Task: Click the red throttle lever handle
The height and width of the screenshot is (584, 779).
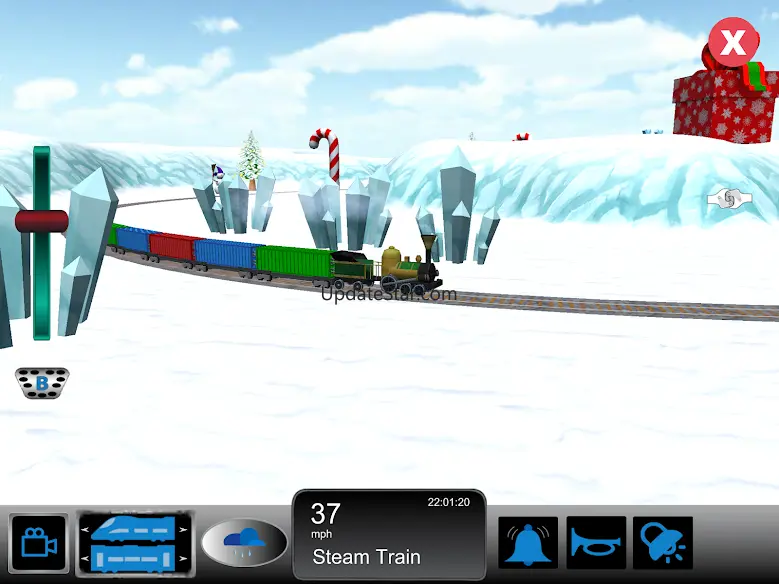Action: 41,221
